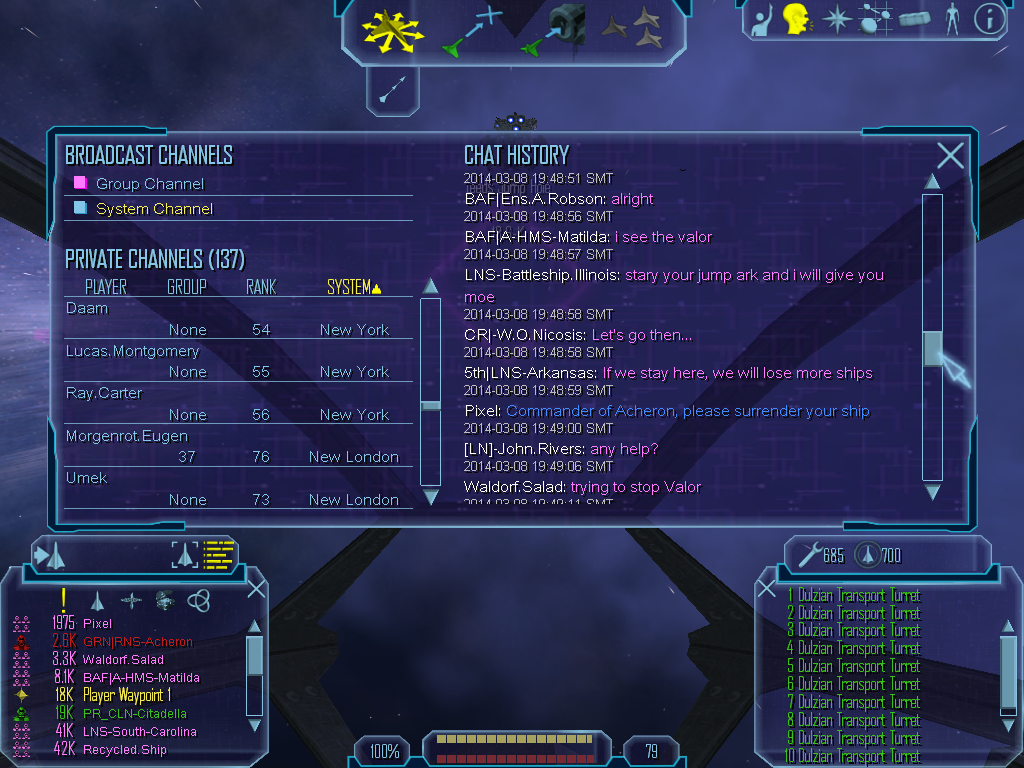Image resolution: width=1024 pixels, height=768 pixels.
Task: Click the chat history scroll-up arrow
Action: (x=932, y=181)
